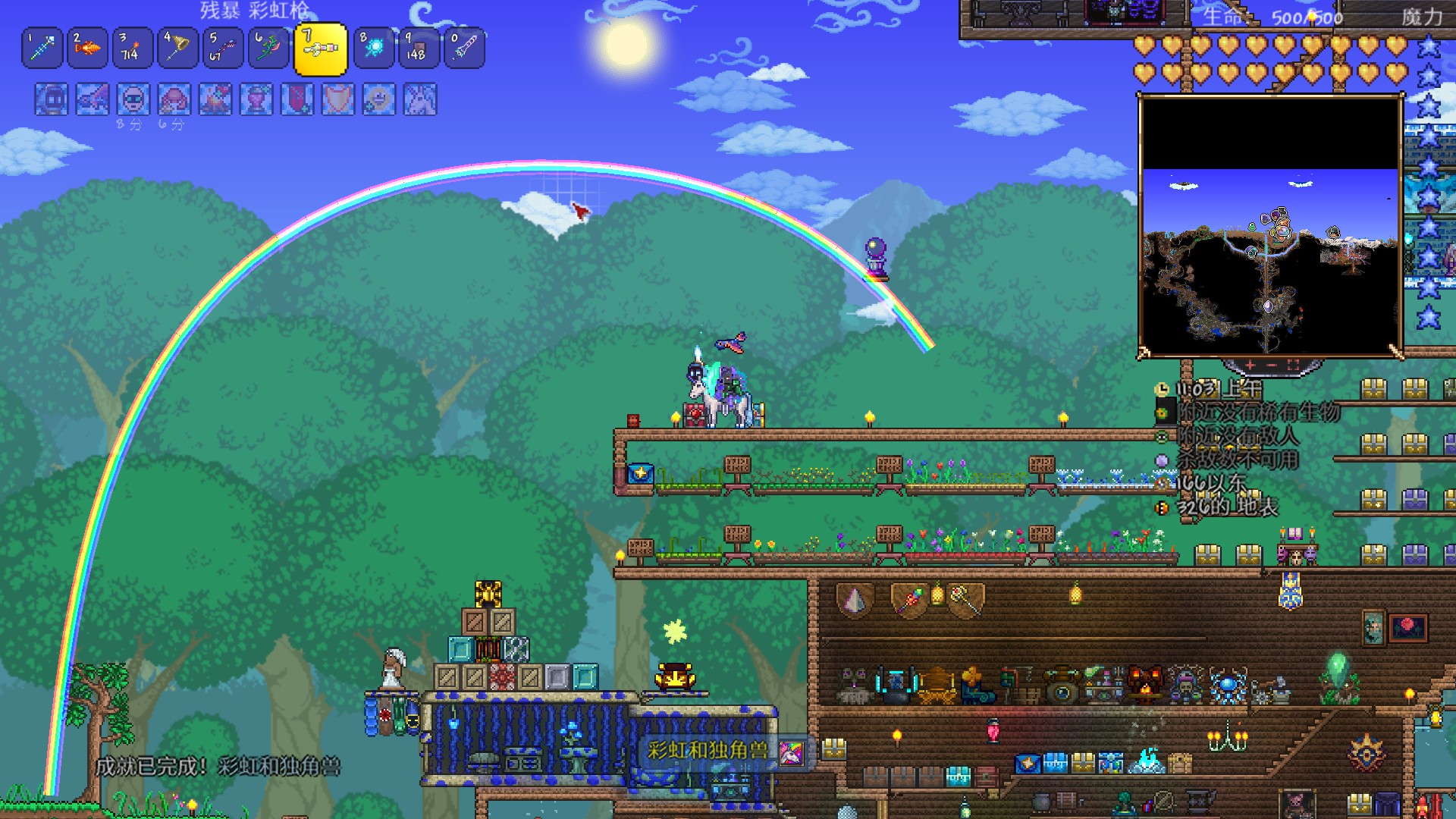This screenshot has width=1456, height=819.
Task: Click the minimap's zoom-out minus button
Action: point(1272,366)
